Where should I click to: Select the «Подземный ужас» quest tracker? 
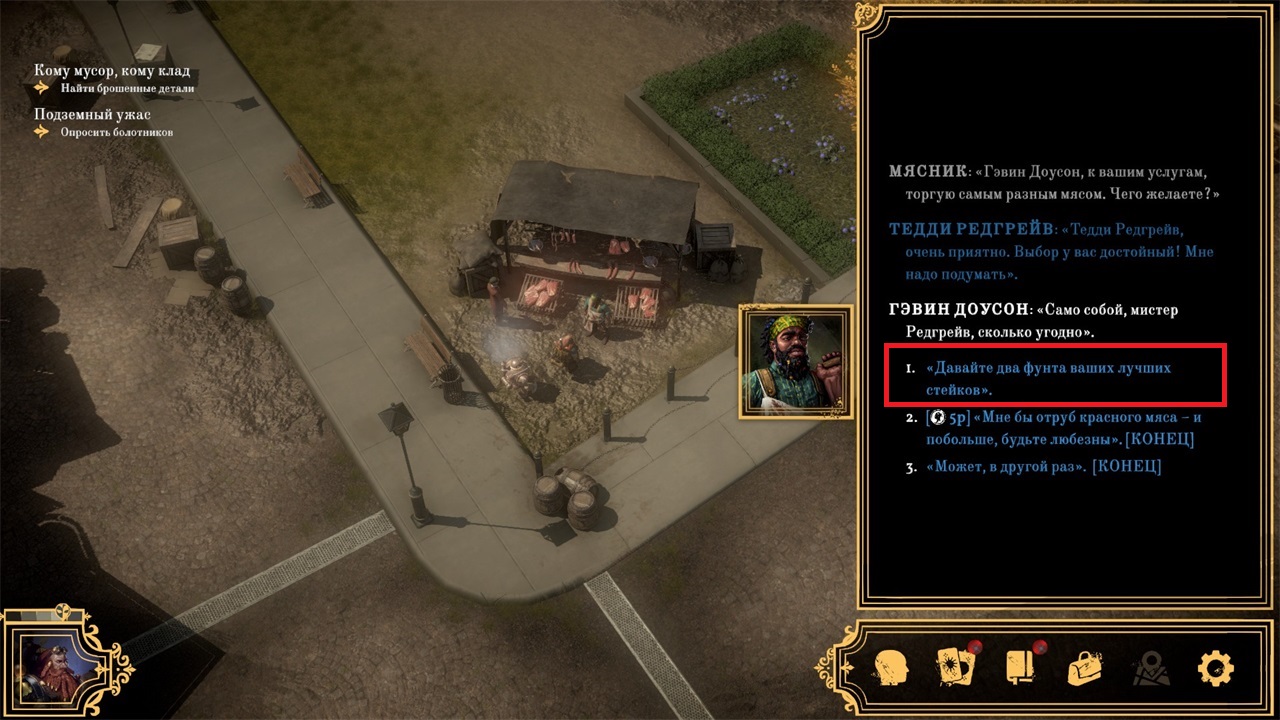click(x=92, y=114)
